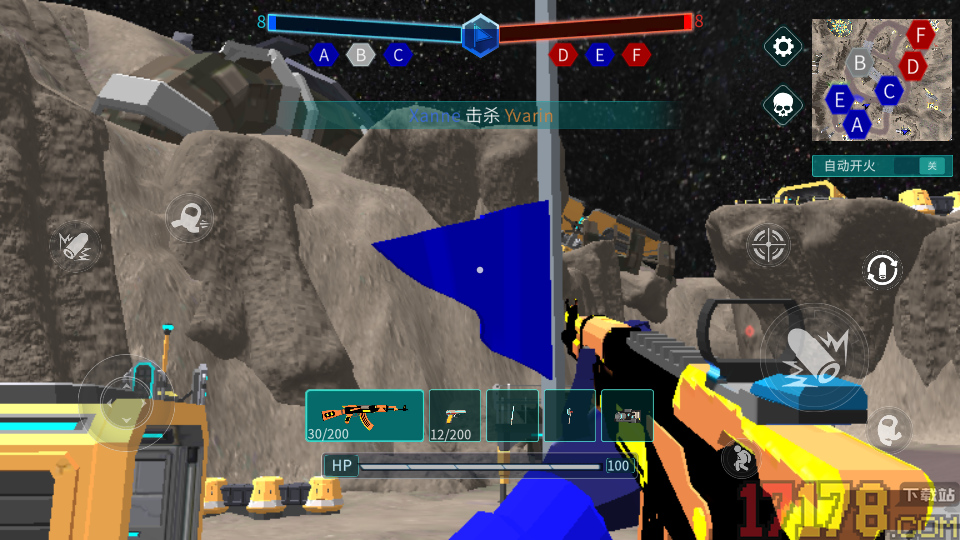This screenshot has width=960, height=540.
Task: Select the AK-47 rifle weapon slot
Action: tap(365, 415)
